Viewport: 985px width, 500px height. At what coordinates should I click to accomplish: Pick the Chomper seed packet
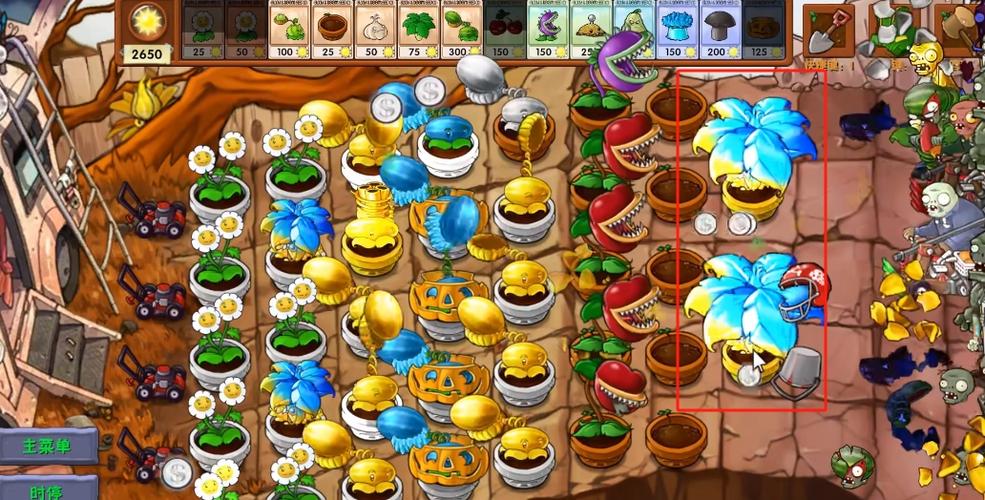(547, 30)
